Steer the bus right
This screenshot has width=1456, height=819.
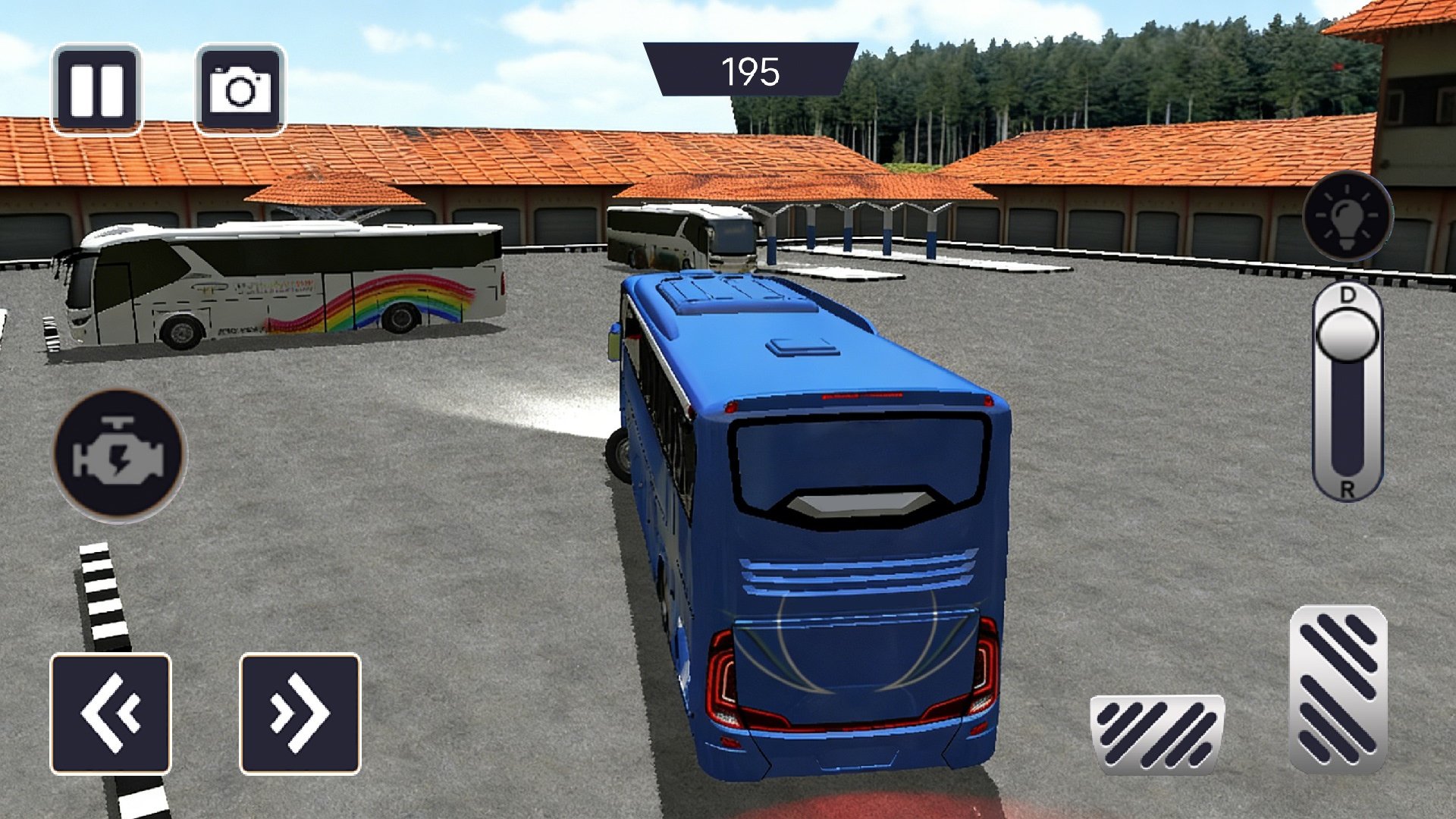pyautogui.click(x=300, y=714)
